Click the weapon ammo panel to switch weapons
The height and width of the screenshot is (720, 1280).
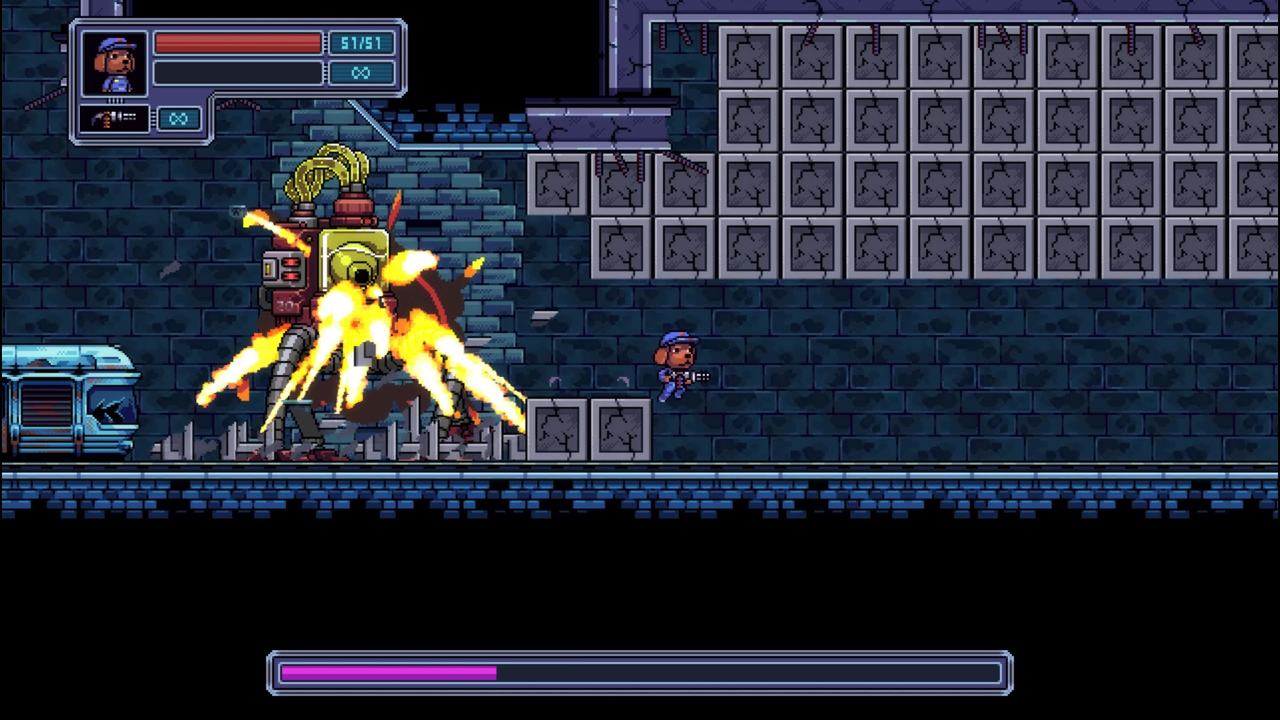point(140,119)
